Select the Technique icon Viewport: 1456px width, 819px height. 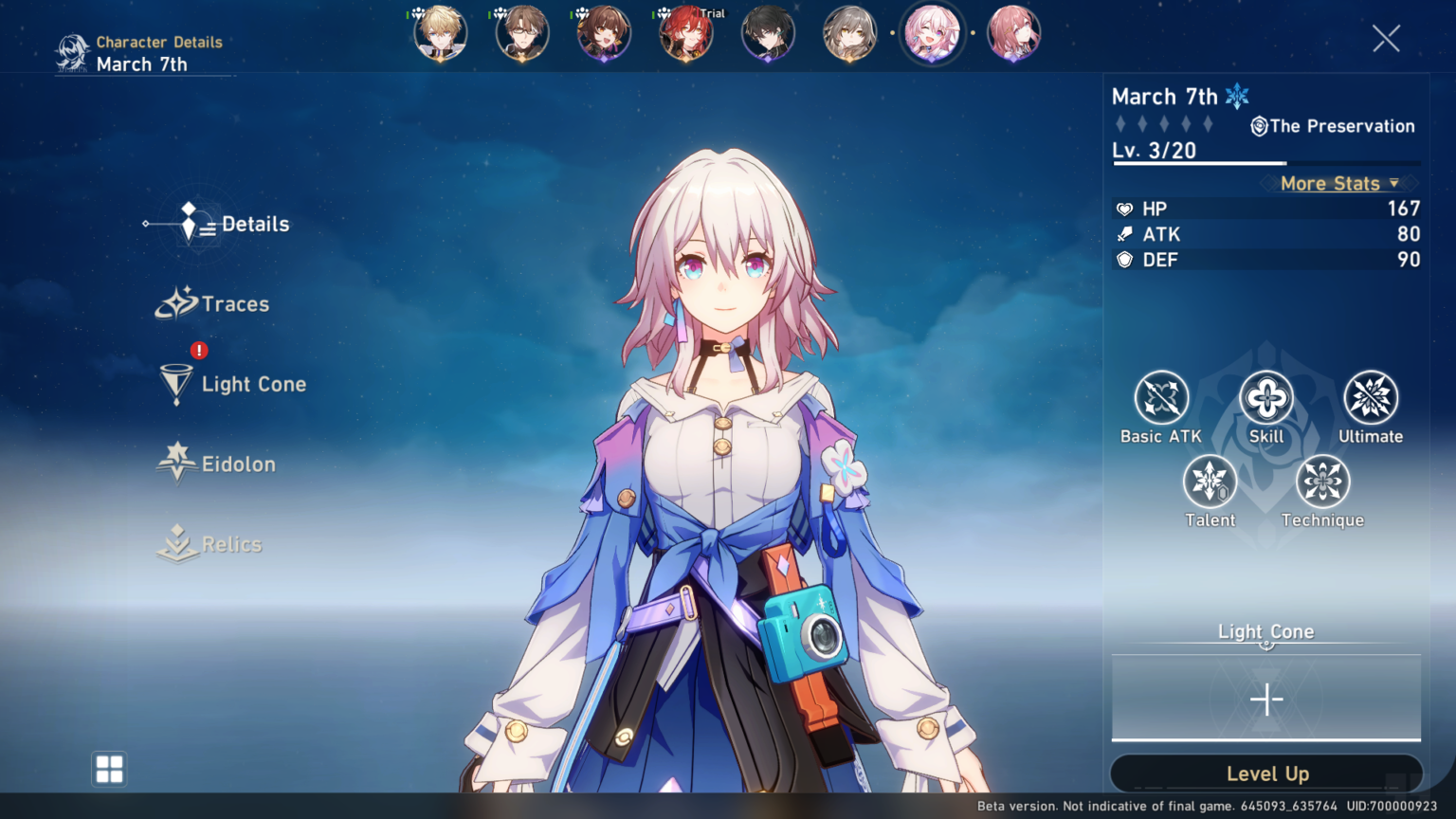(x=1322, y=482)
